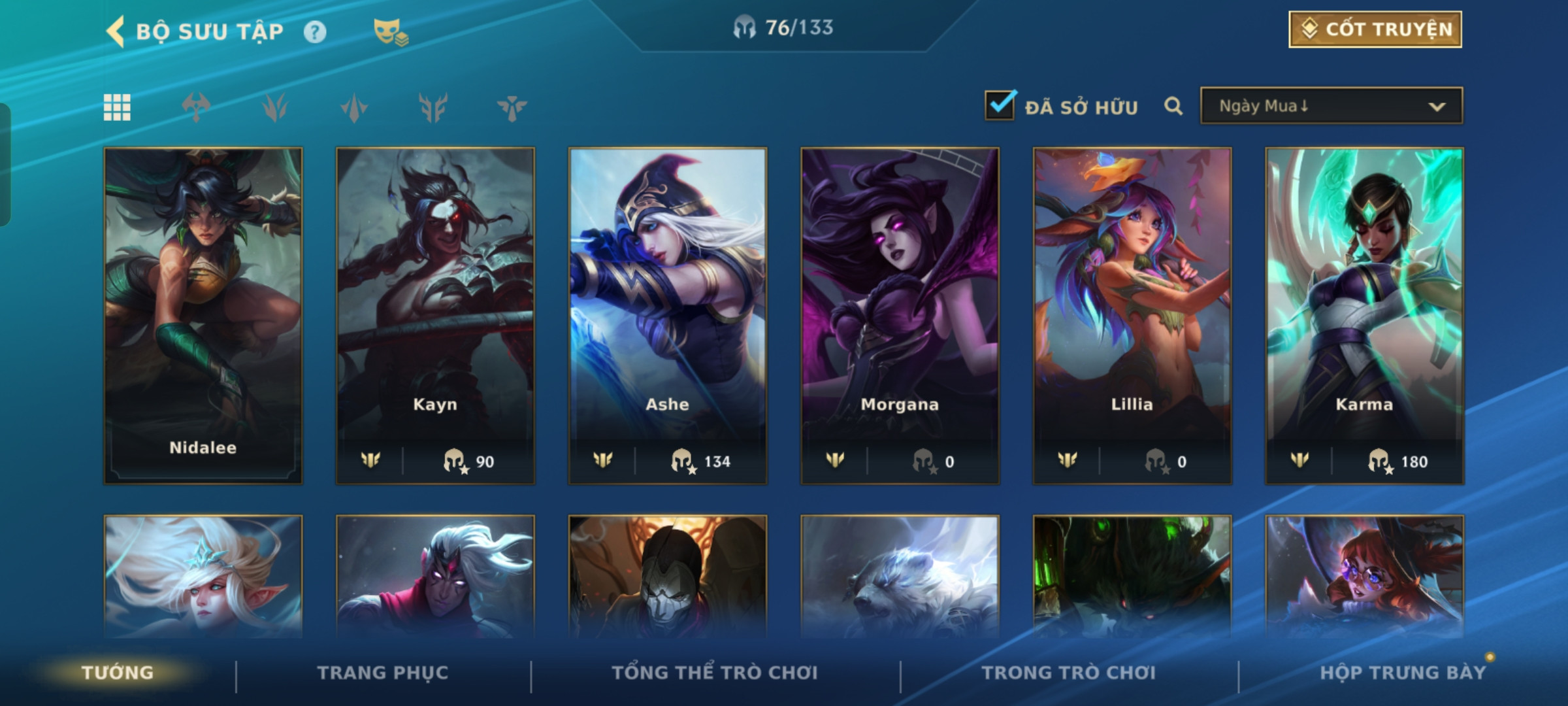Open the champion search magnifier
This screenshot has height=706, width=1568.
1173,106
